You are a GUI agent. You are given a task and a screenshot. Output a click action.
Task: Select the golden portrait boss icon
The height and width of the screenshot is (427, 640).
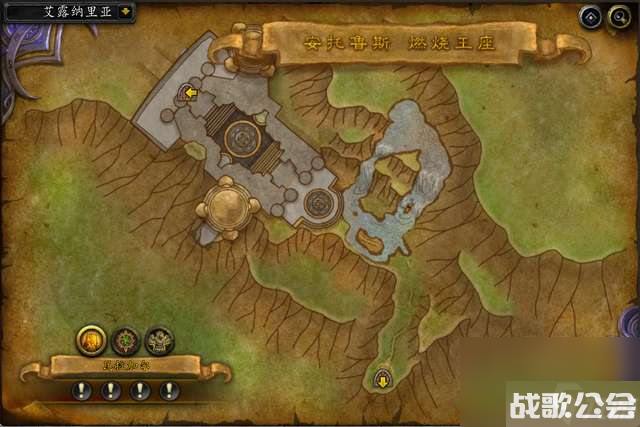90,340
